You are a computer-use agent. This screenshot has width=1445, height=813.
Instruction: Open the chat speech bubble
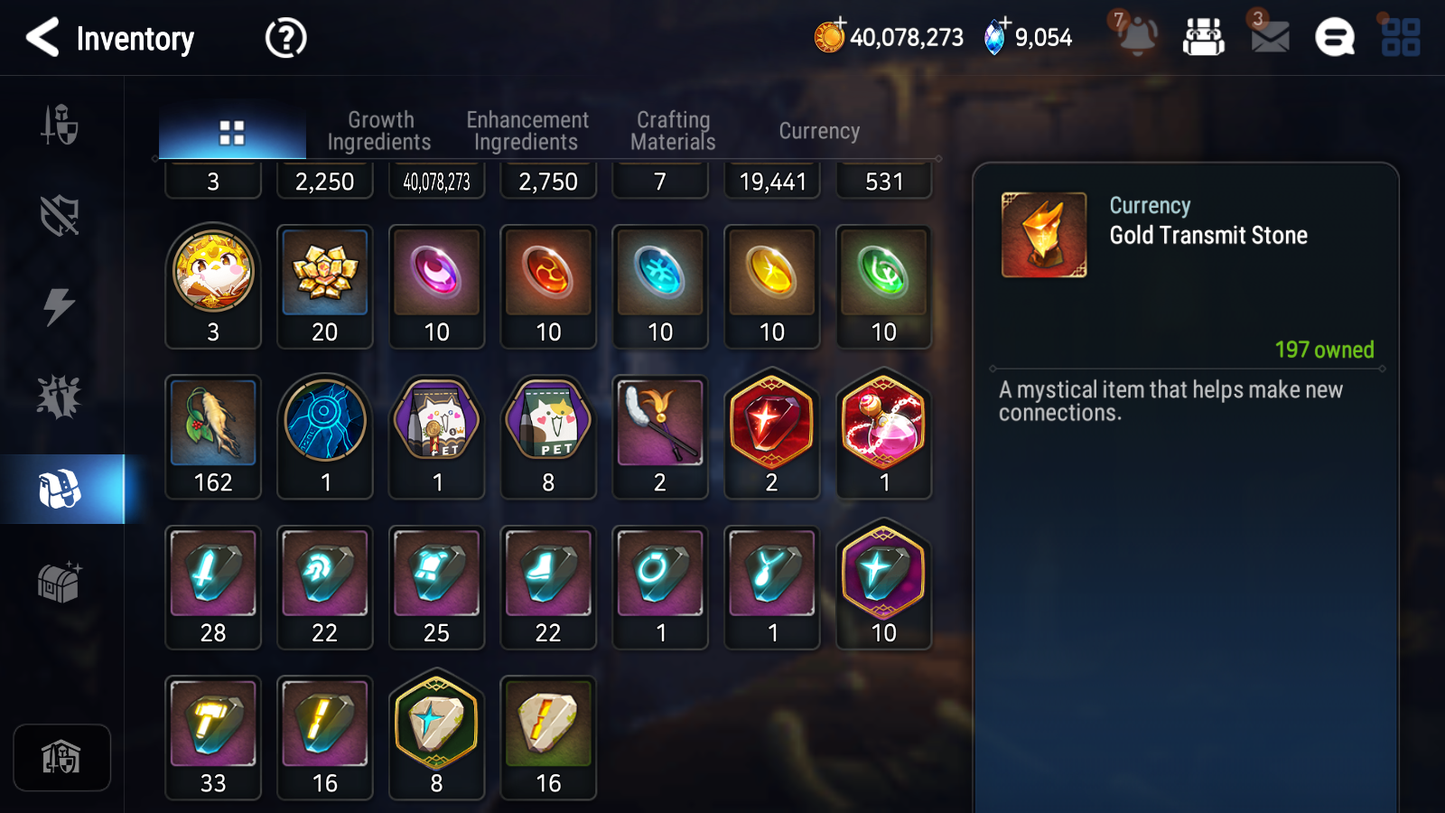pyautogui.click(x=1334, y=38)
